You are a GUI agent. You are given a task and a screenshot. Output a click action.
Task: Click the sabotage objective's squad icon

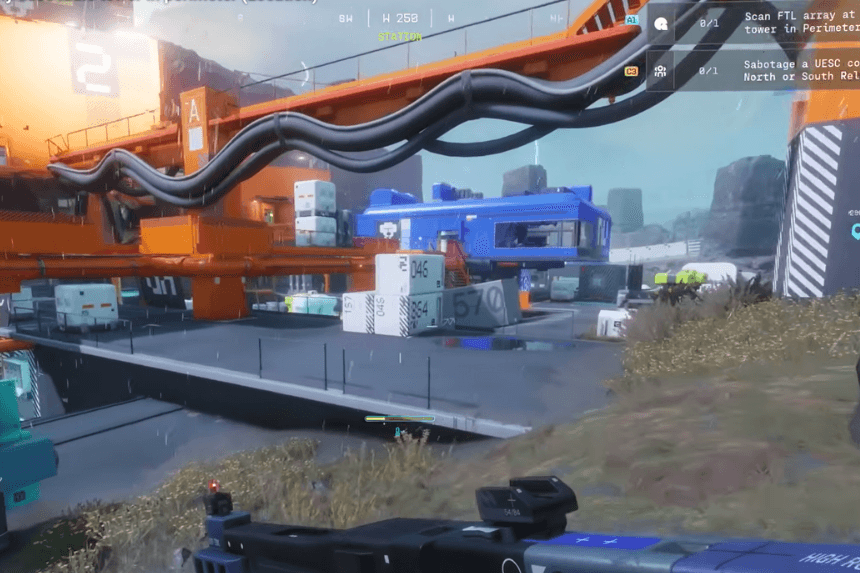pos(661,70)
